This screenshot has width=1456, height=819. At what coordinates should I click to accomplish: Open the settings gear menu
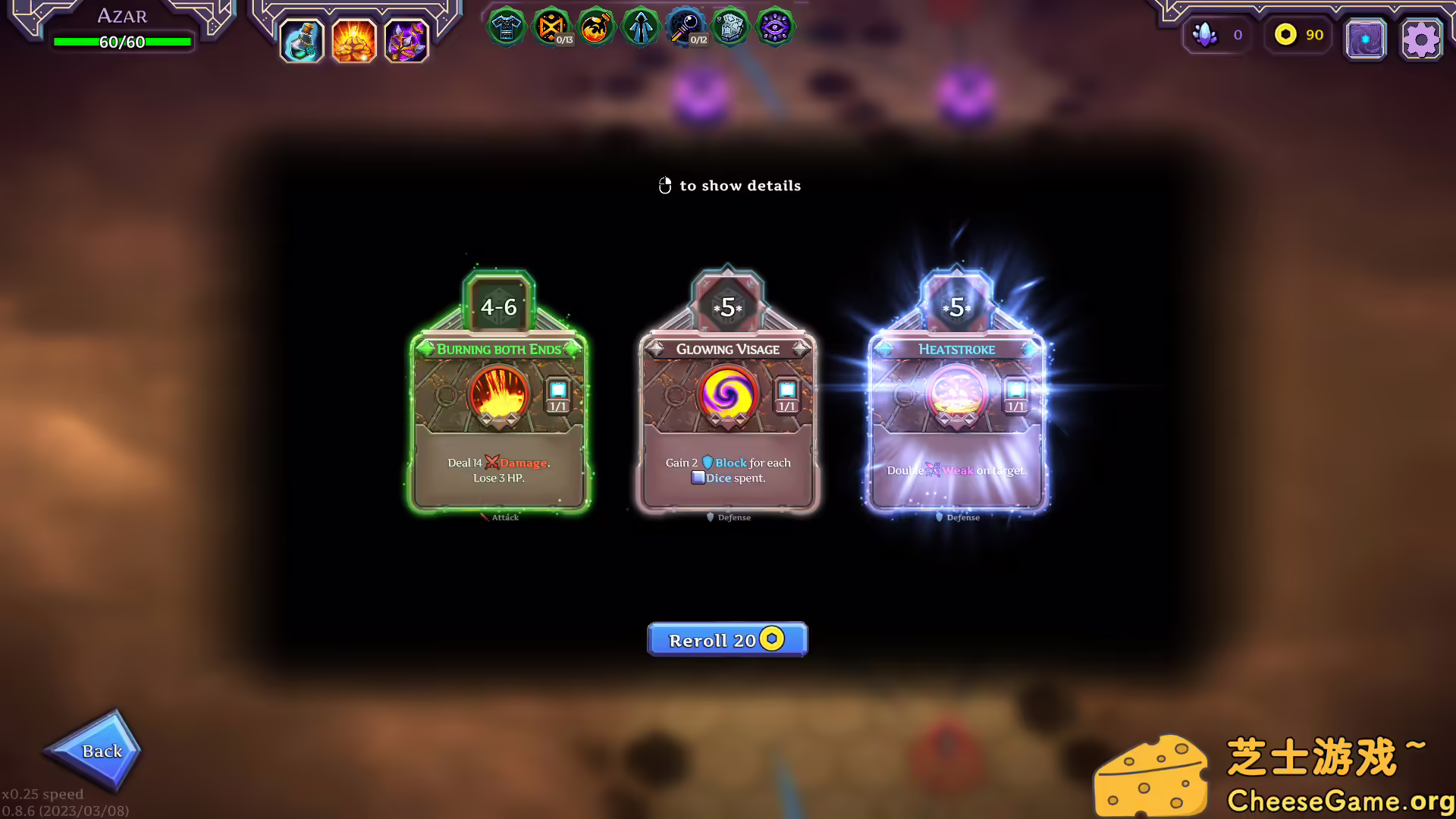pos(1422,38)
